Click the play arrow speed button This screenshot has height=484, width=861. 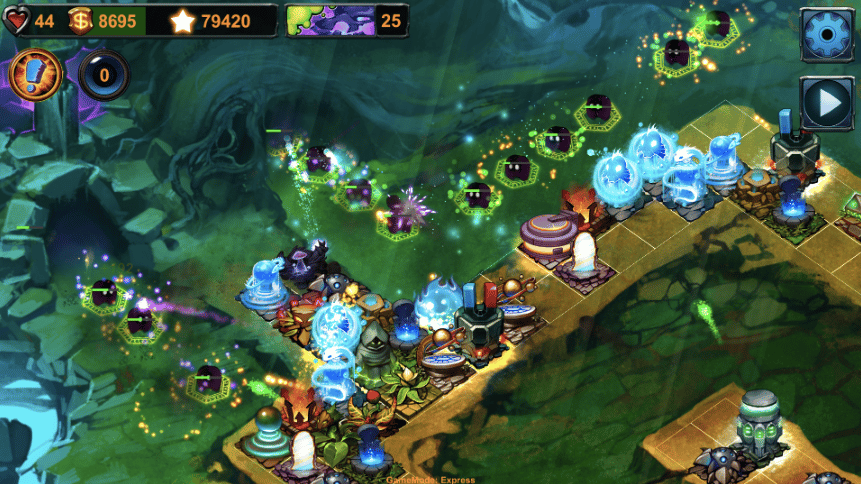(826, 102)
